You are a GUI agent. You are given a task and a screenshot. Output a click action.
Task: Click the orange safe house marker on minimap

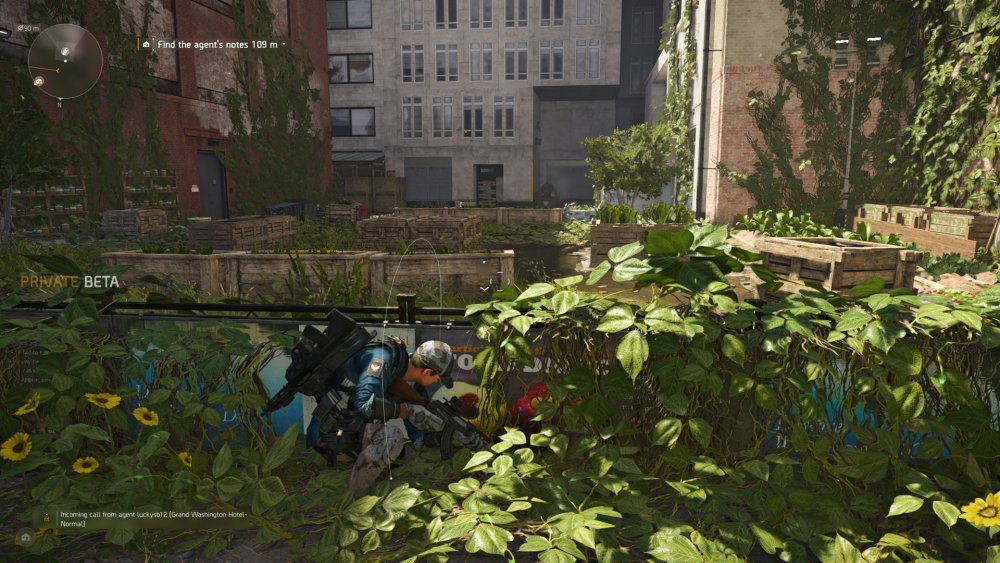point(38,81)
